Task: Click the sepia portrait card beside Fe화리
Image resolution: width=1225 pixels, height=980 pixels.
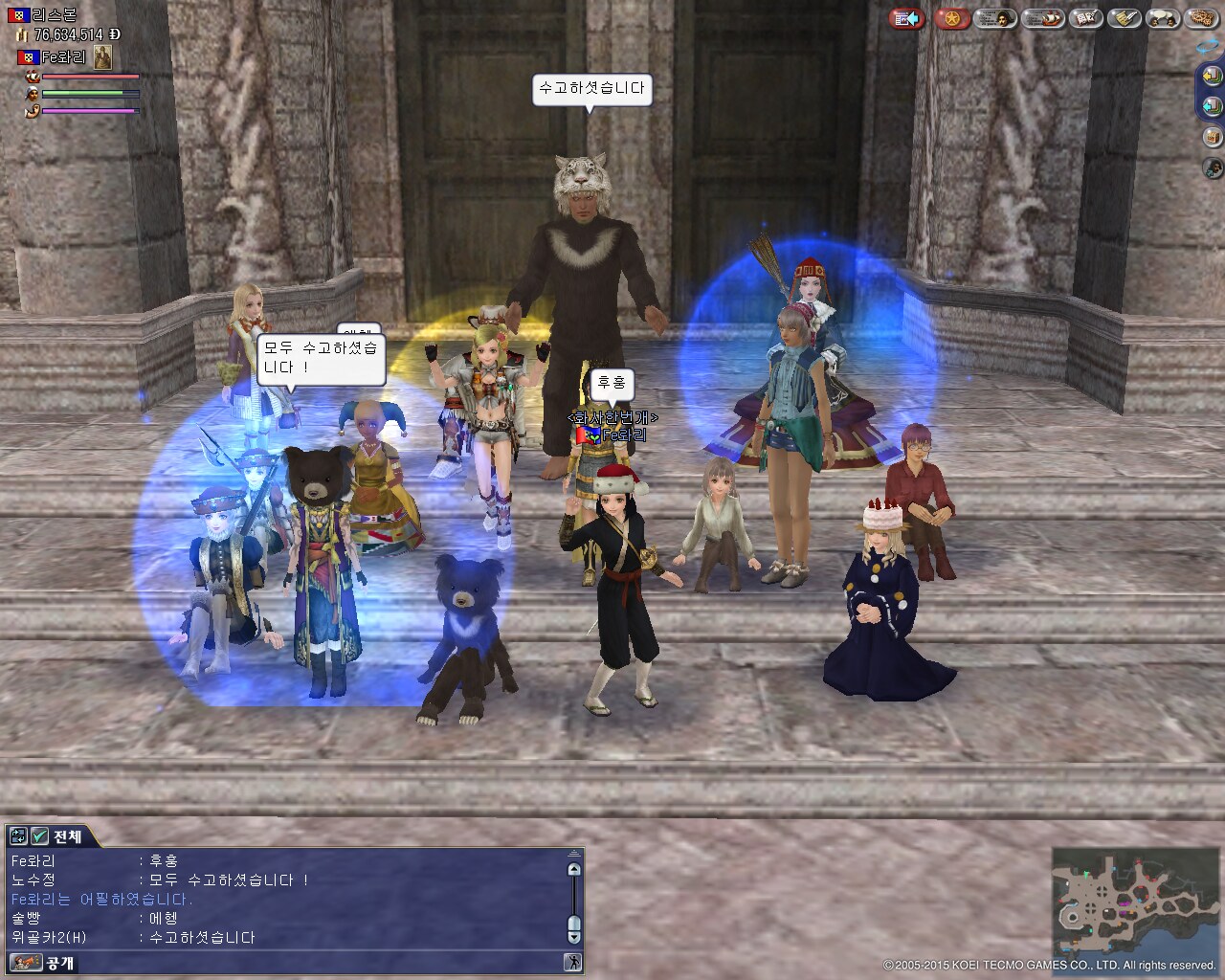Action: click(102, 57)
